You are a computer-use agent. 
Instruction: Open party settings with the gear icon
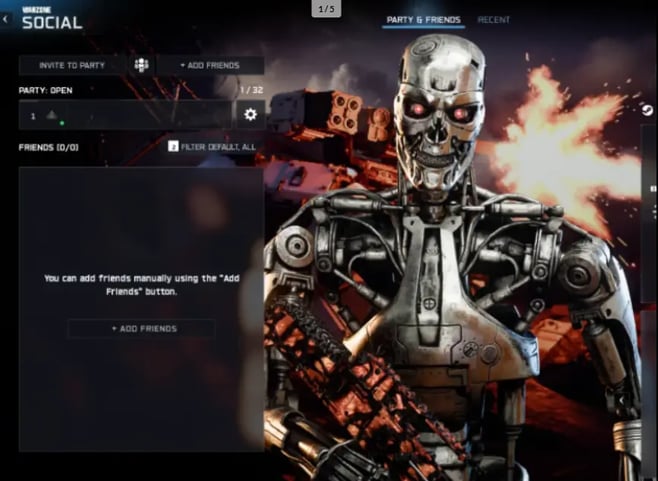tap(250, 115)
